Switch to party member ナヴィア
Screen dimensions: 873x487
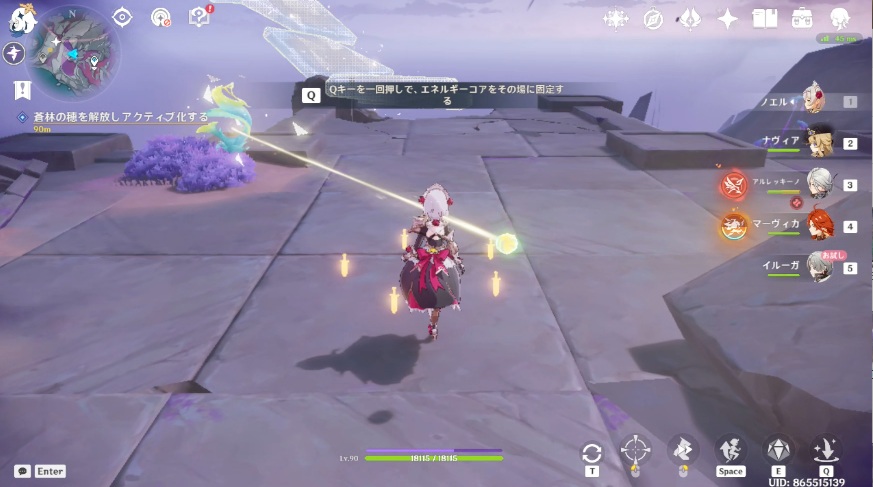tap(820, 143)
